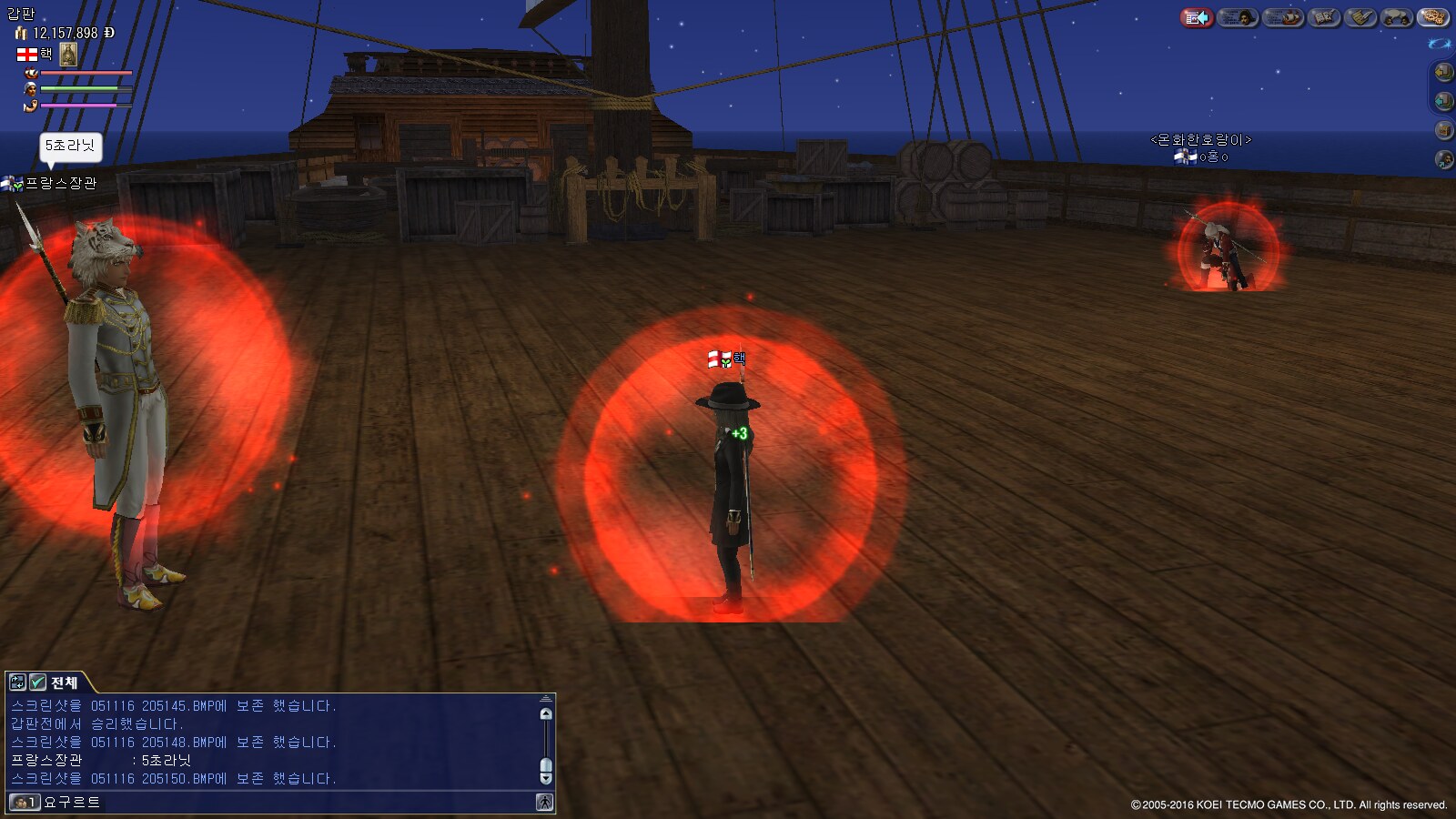Screen dimensions: 1456x819
Task: Open the emote figure button in chat
Action: [544, 802]
